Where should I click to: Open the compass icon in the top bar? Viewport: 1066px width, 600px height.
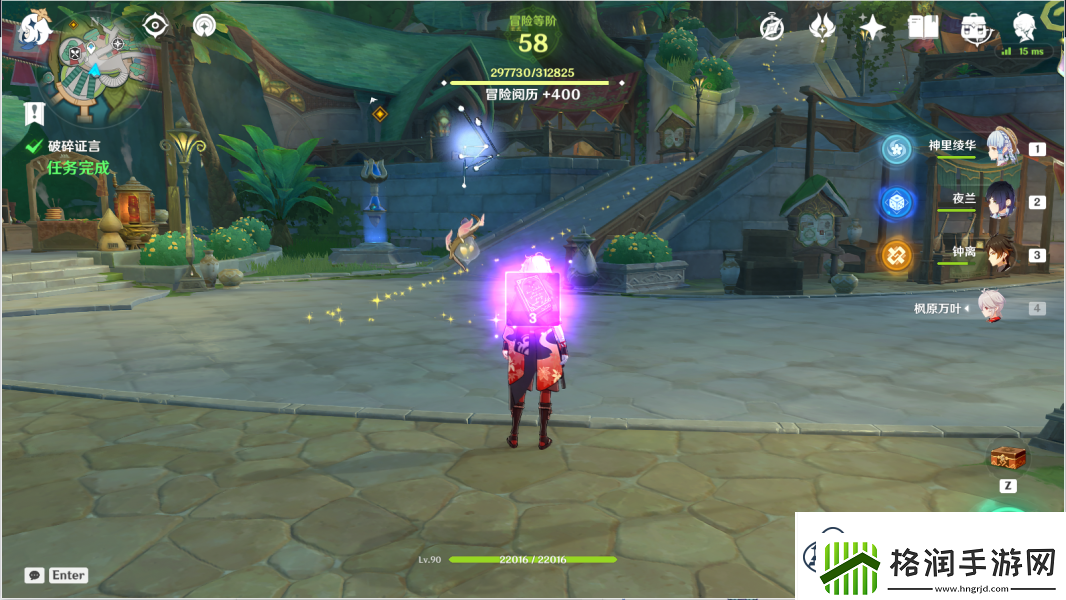click(x=771, y=28)
